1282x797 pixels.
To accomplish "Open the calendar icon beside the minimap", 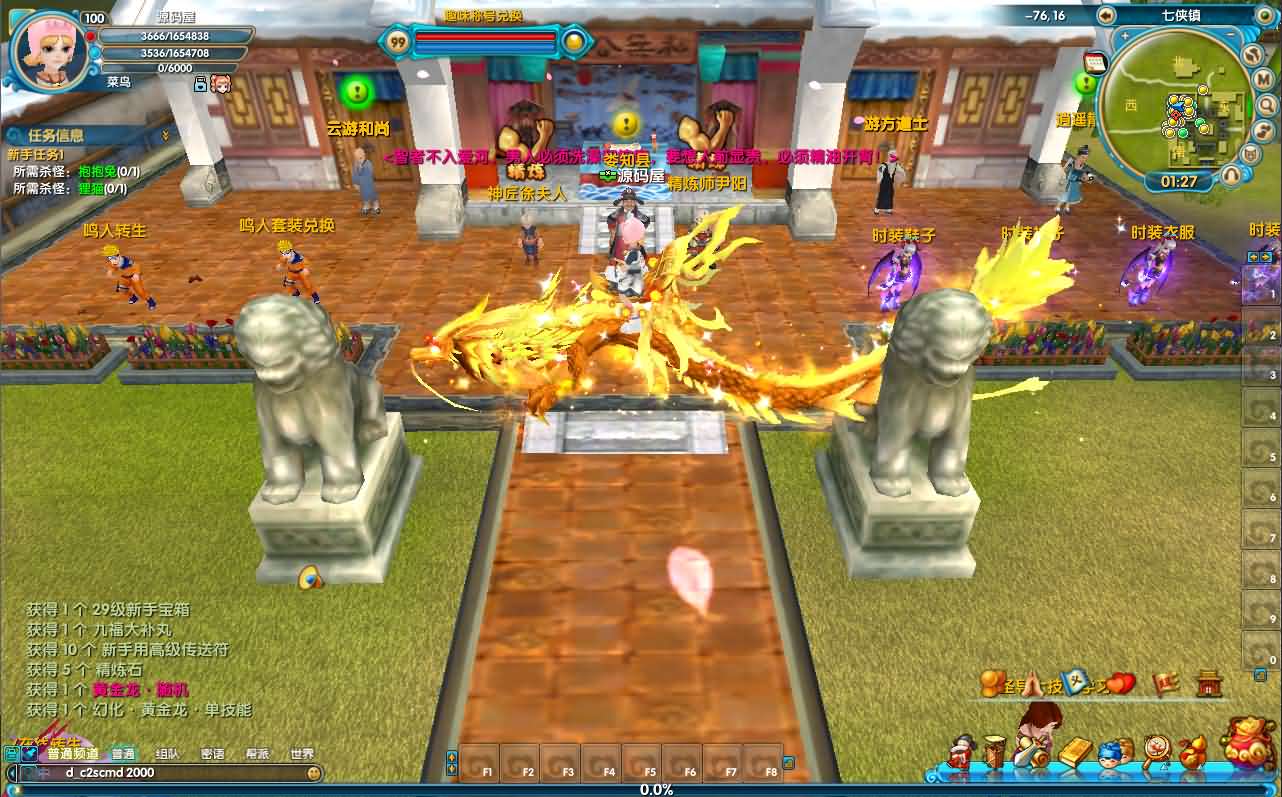I will click(x=1095, y=63).
